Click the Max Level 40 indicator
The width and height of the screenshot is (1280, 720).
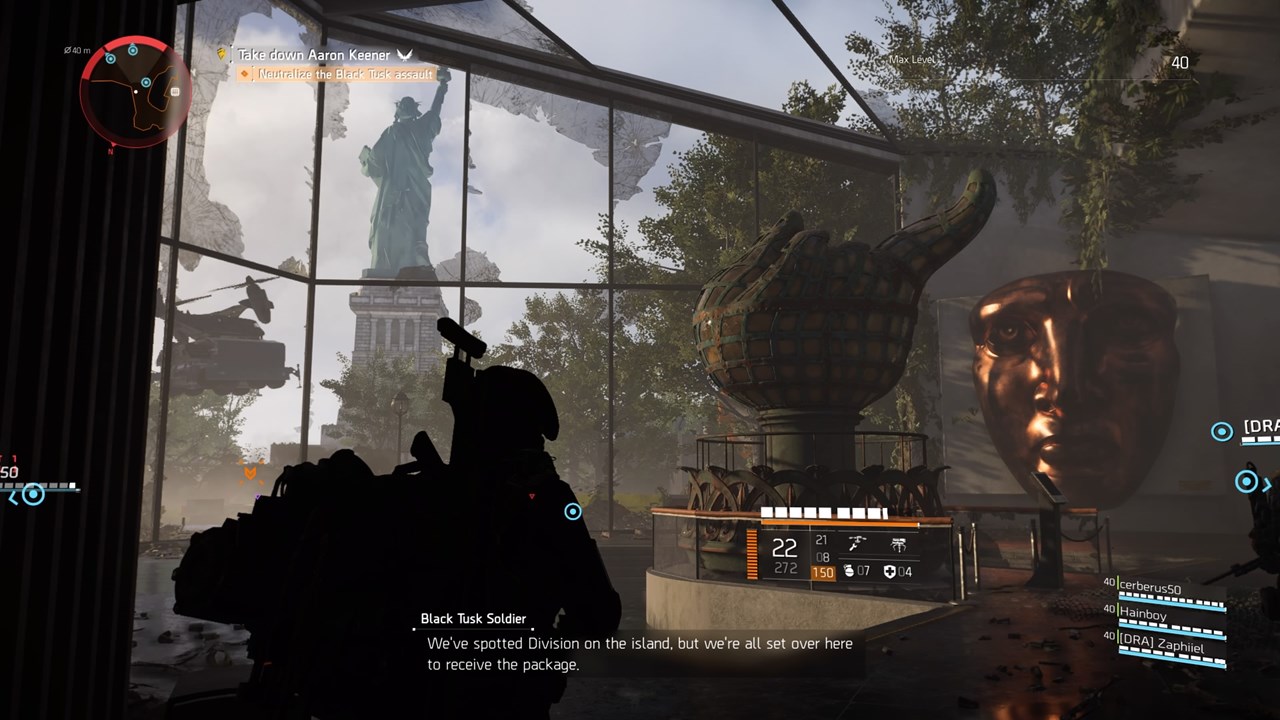pyautogui.click(x=1180, y=62)
